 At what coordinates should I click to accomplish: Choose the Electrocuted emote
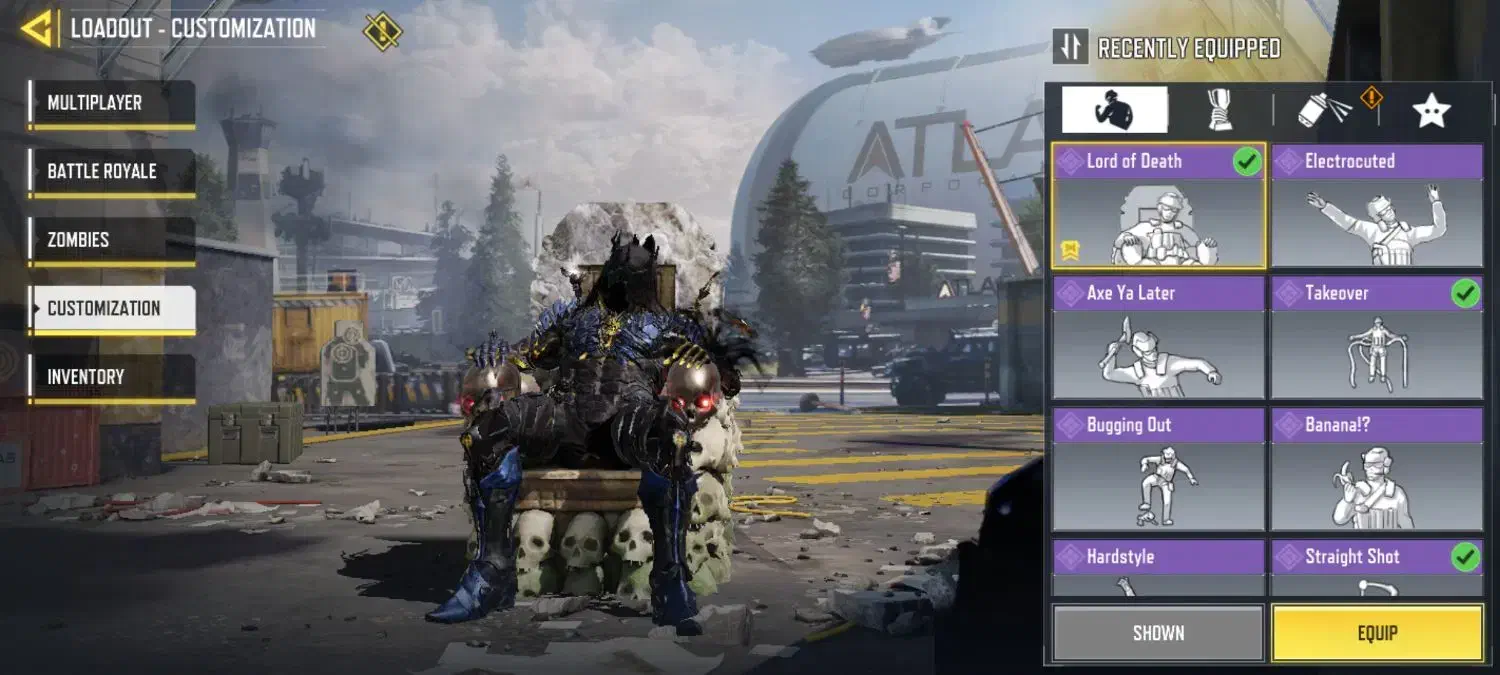click(1376, 206)
